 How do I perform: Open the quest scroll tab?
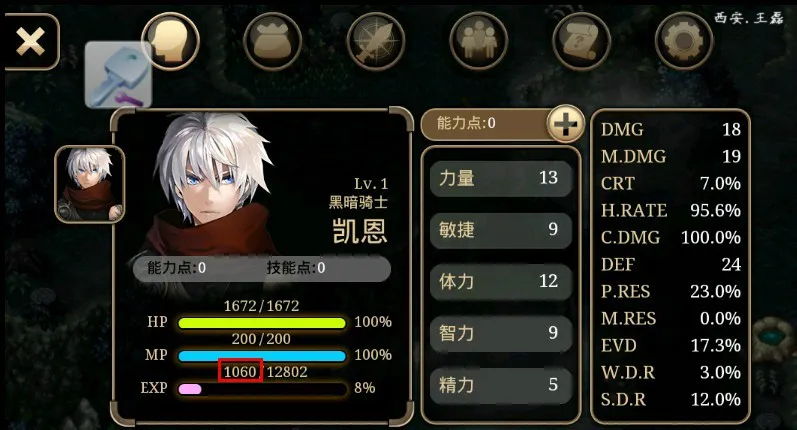(x=582, y=42)
